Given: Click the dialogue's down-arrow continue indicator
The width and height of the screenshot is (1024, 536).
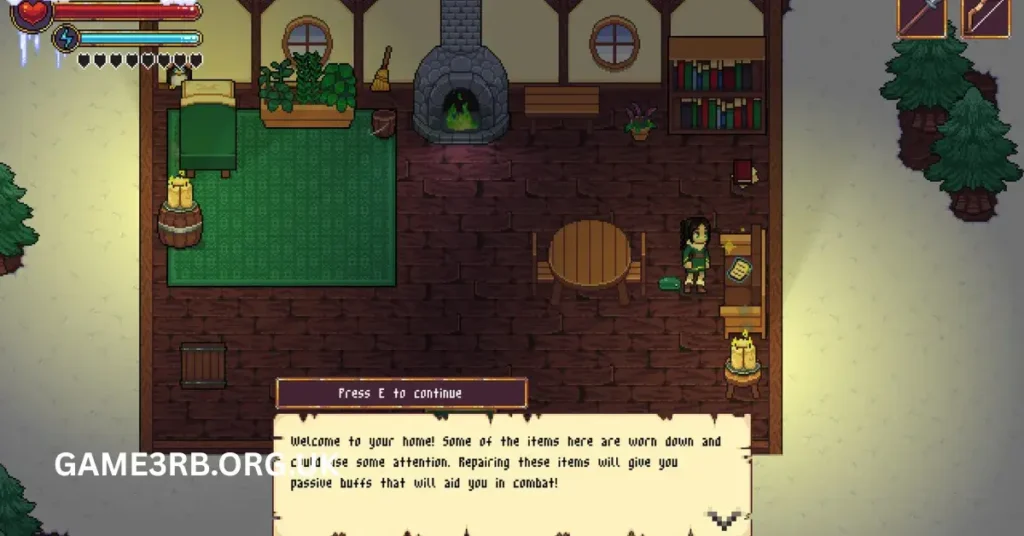Looking at the screenshot, I should (725, 519).
